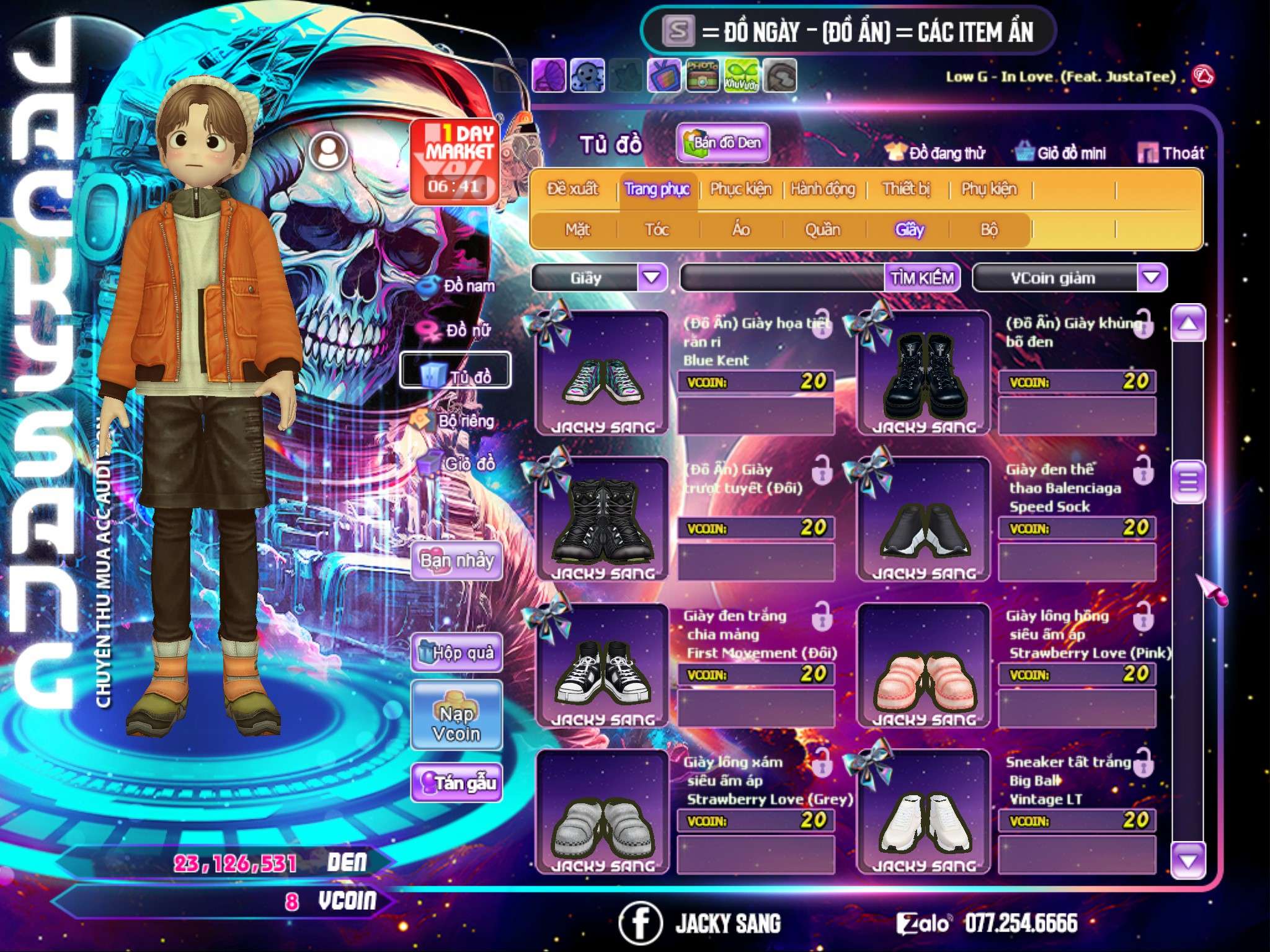
Task: Select the Quần subcategory
Action: pyautogui.click(x=822, y=230)
